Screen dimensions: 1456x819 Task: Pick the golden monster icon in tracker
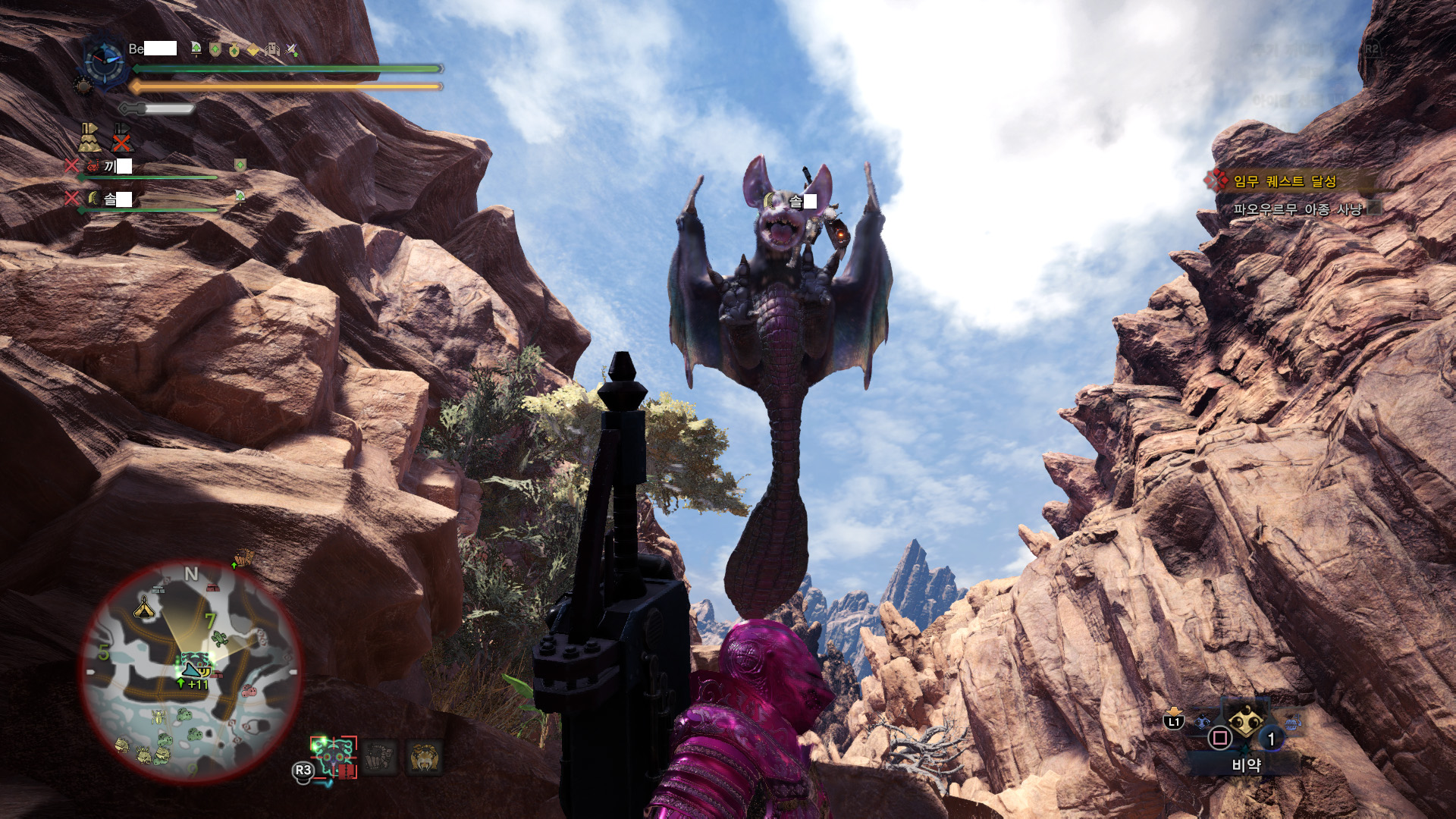425,758
